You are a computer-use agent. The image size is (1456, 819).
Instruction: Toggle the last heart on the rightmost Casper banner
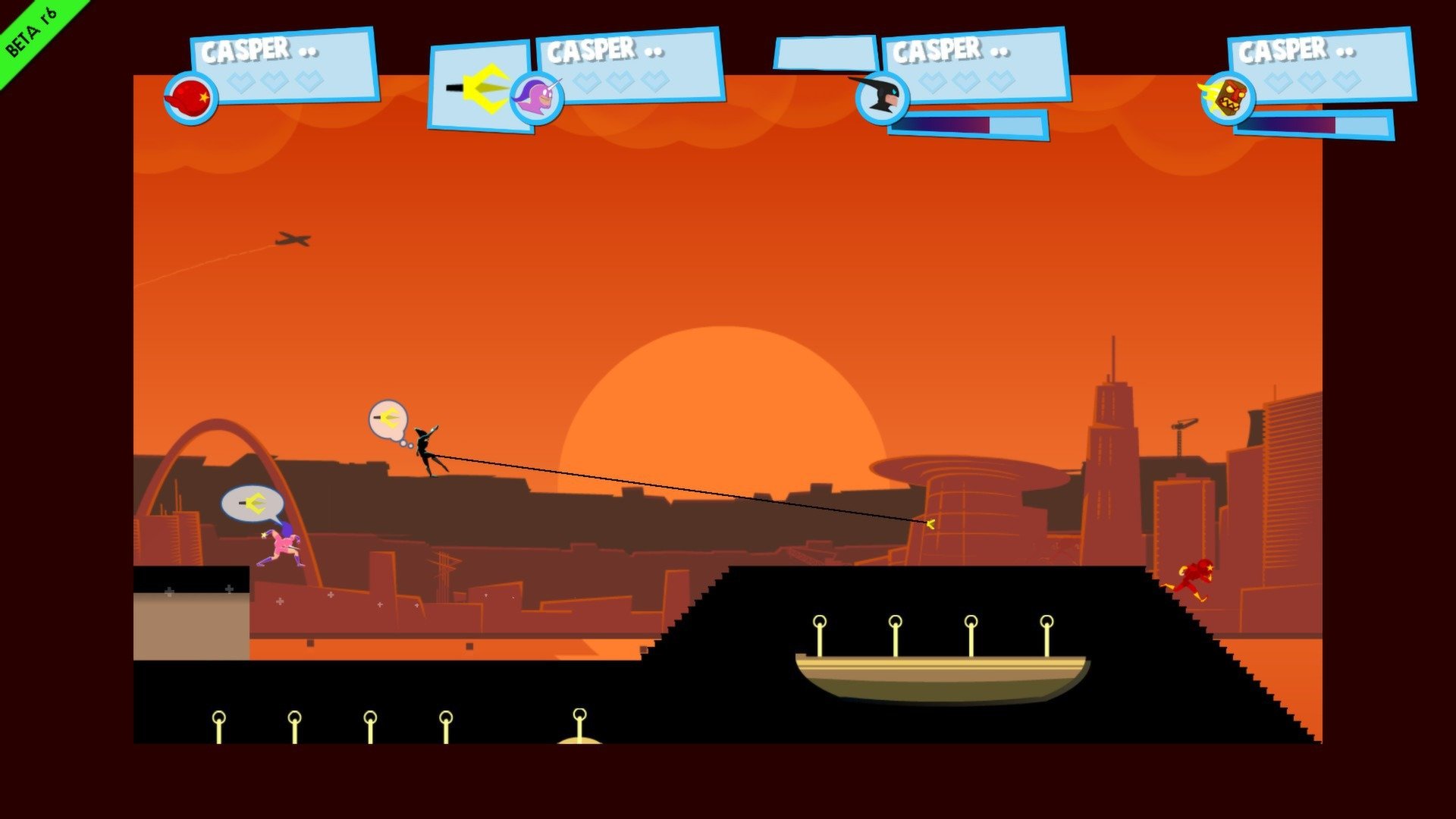1347,82
